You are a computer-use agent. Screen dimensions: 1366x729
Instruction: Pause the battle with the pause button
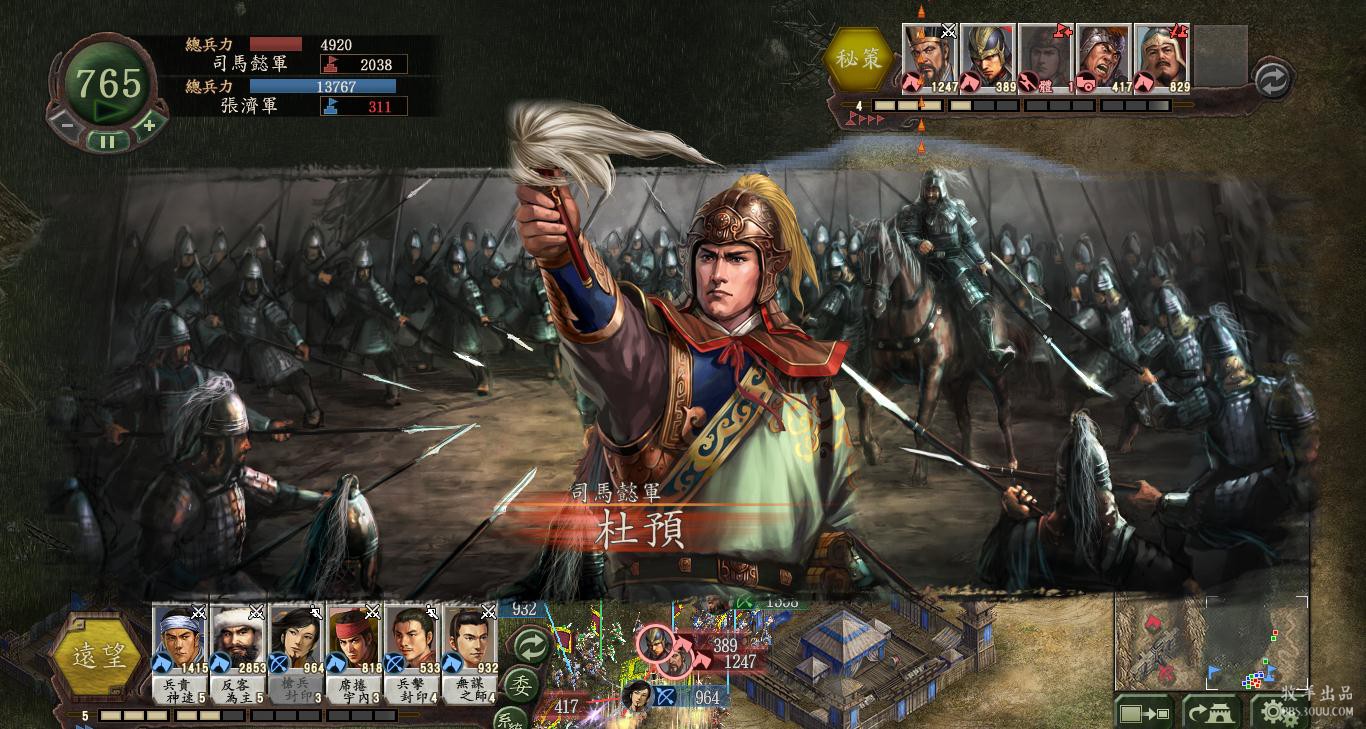click(x=107, y=142)
